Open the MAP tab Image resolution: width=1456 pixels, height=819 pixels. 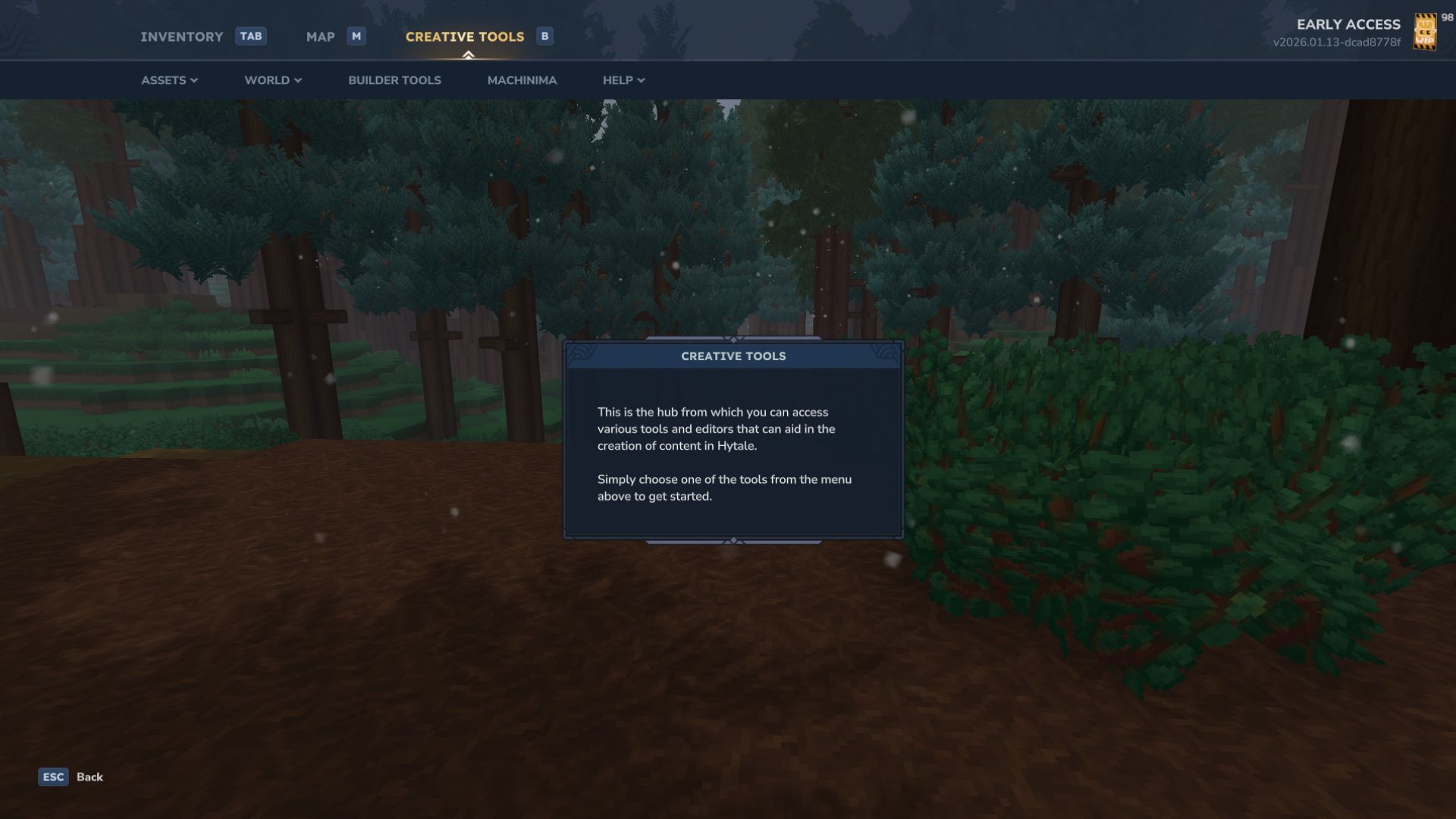pyautogui.click(x=322, y=36)
